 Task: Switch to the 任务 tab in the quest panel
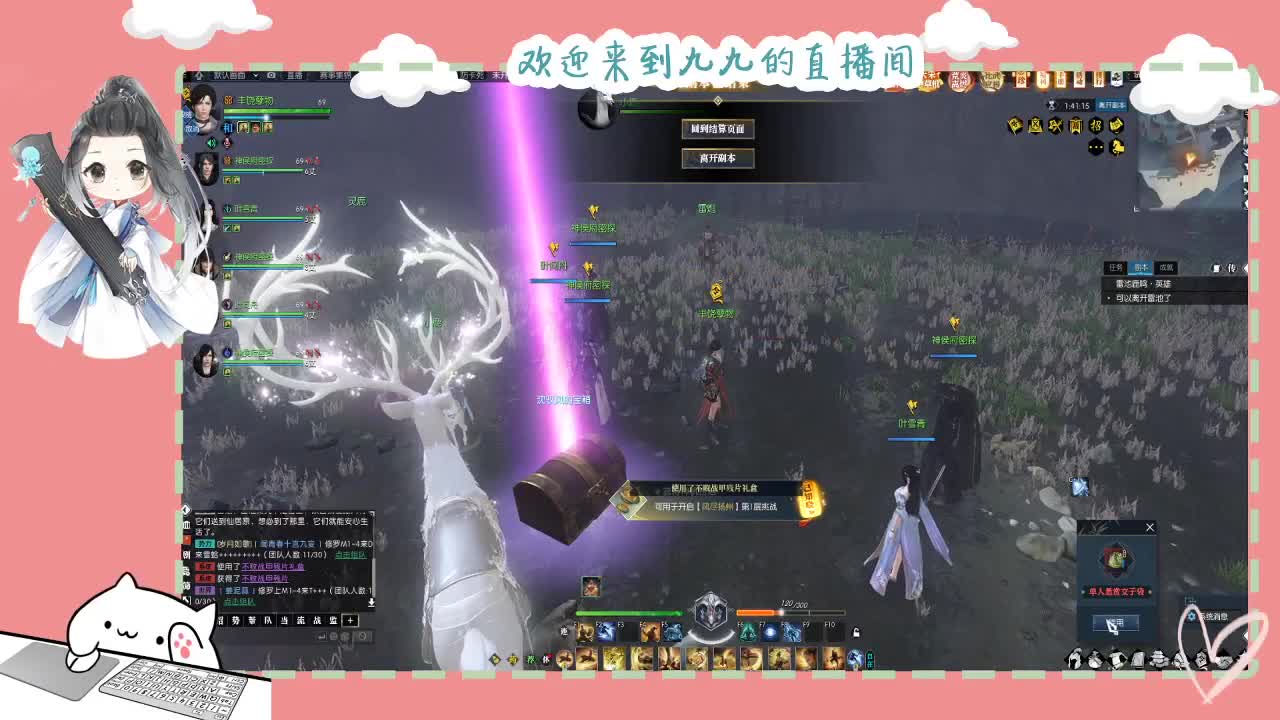tap(1116, 267)
